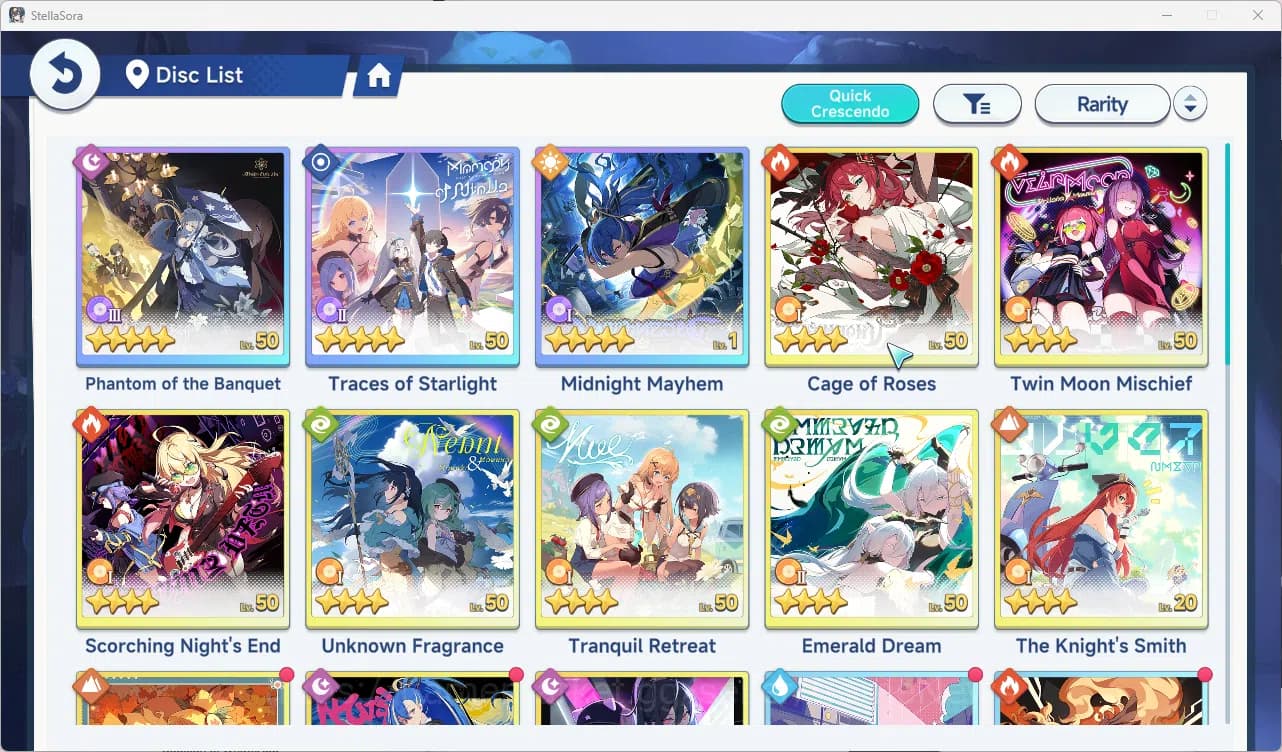Screen dimensions: 1282x752
Task: Open the Rarity sort option
Action: (1102, 103)
